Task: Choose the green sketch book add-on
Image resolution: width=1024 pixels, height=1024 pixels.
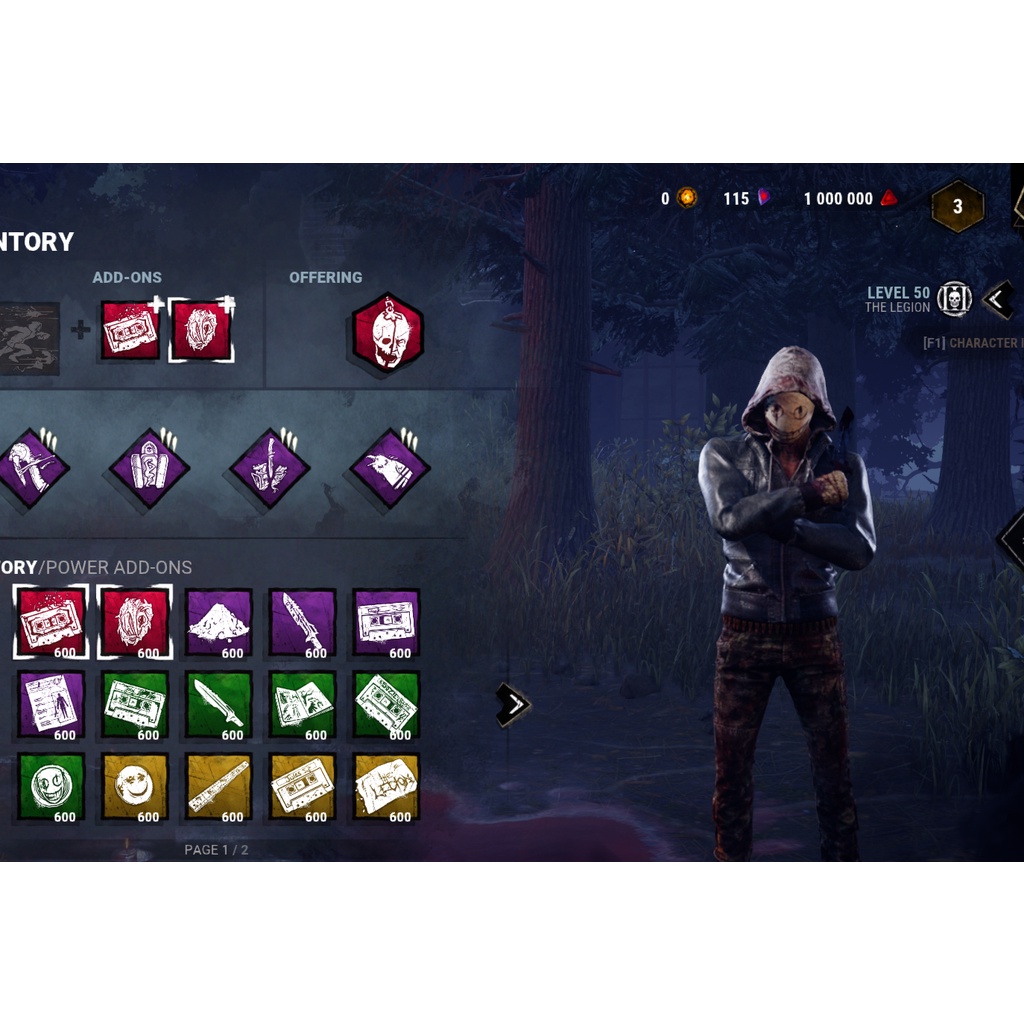Action: tap(302, 704)
